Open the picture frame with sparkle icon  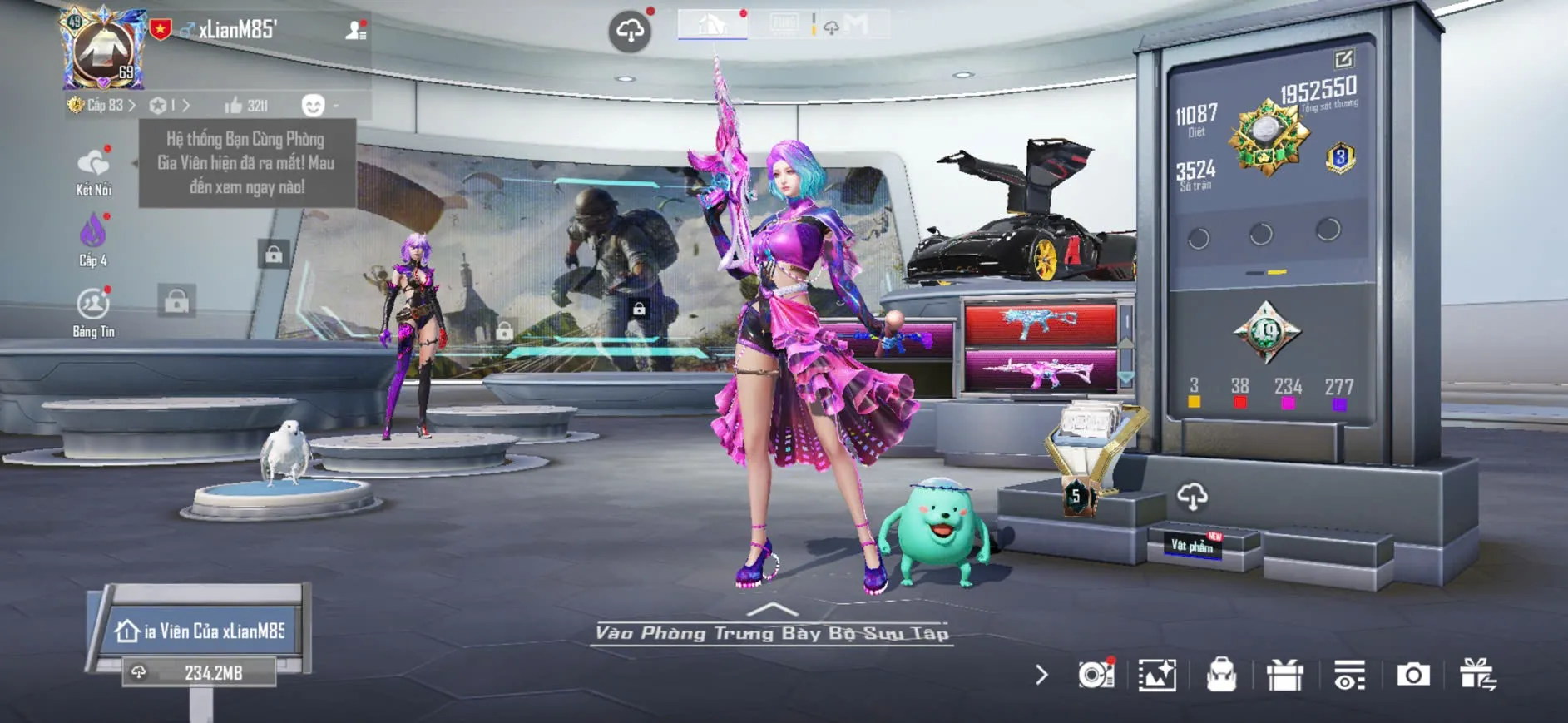(1157, 675)
